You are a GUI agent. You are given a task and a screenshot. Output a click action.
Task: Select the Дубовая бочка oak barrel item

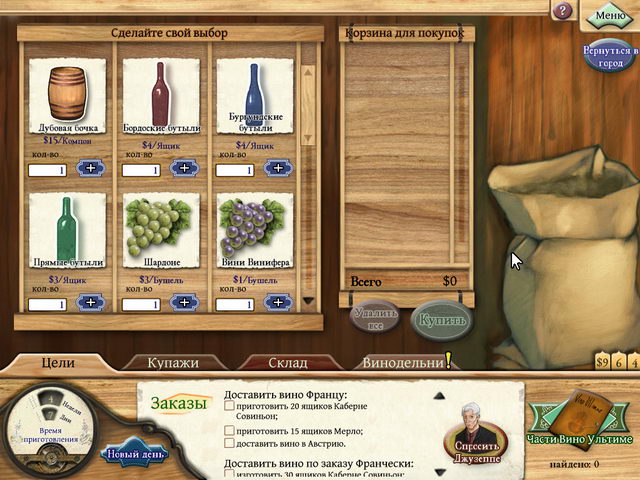click(x=67, y=96)
